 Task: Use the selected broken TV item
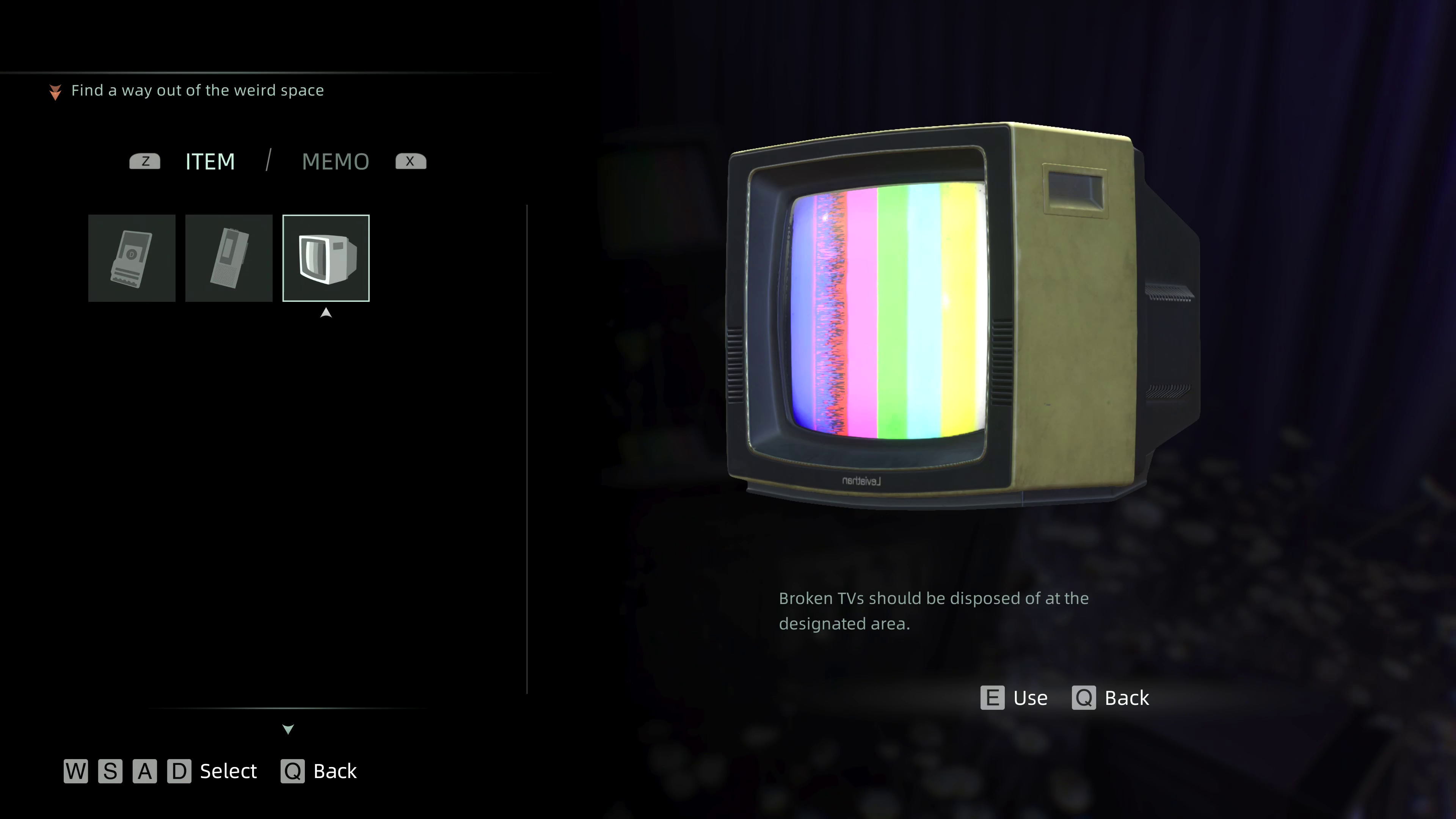point(1015,698)
